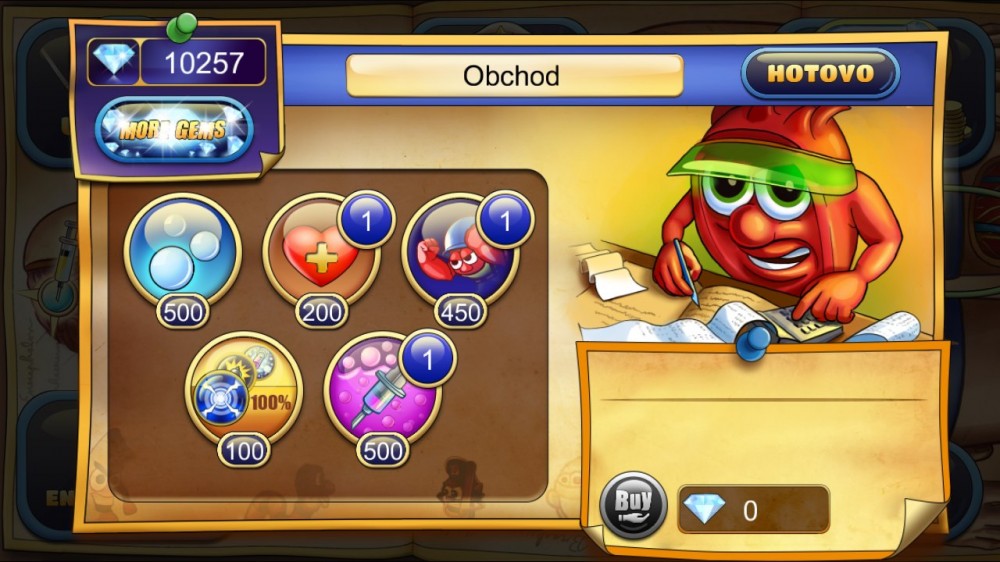The image size is (1000, 562).
Task: Click the round Buy button
Action: (x=633, y=506)
